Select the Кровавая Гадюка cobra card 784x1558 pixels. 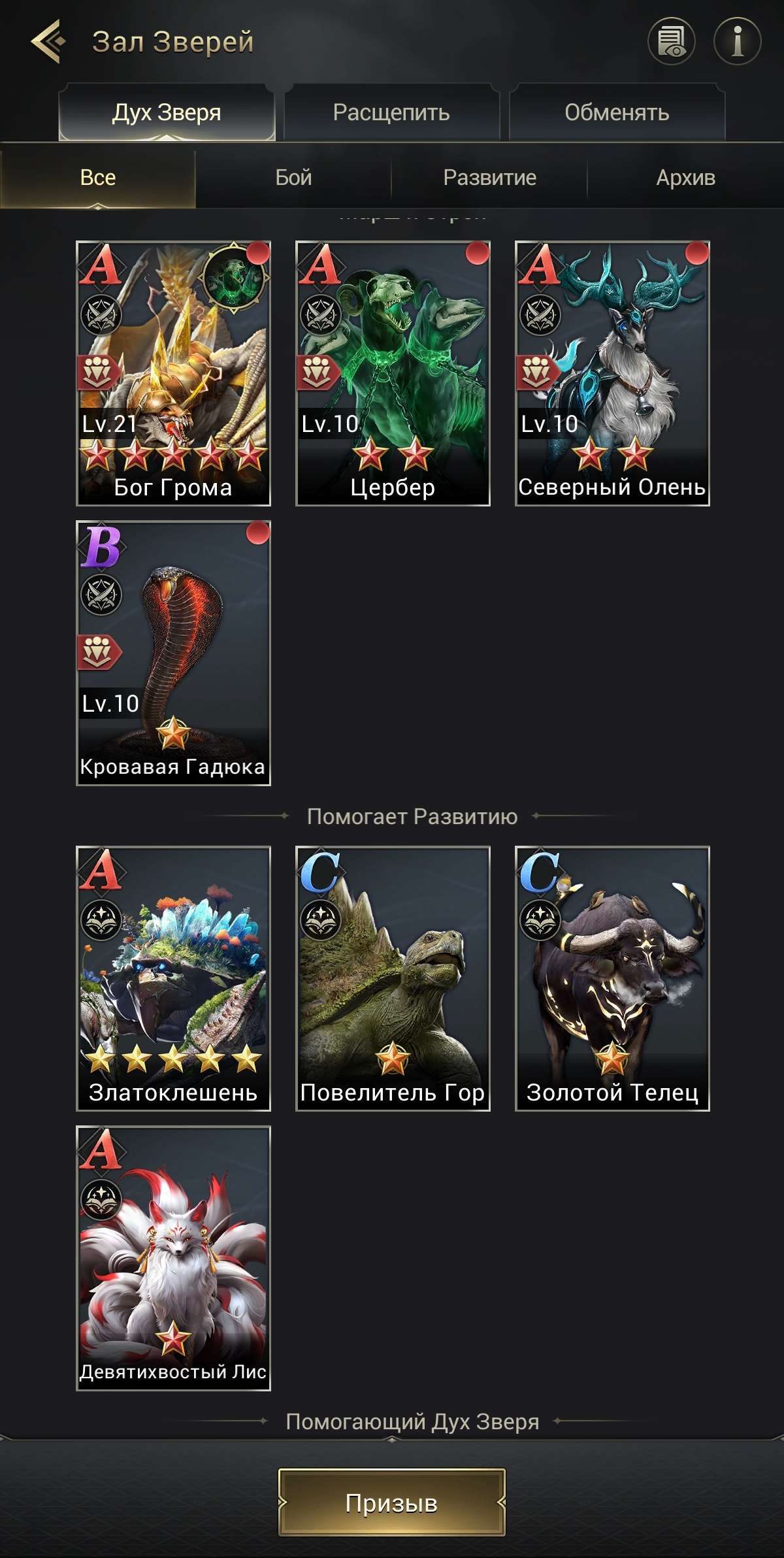coord(173,653)
